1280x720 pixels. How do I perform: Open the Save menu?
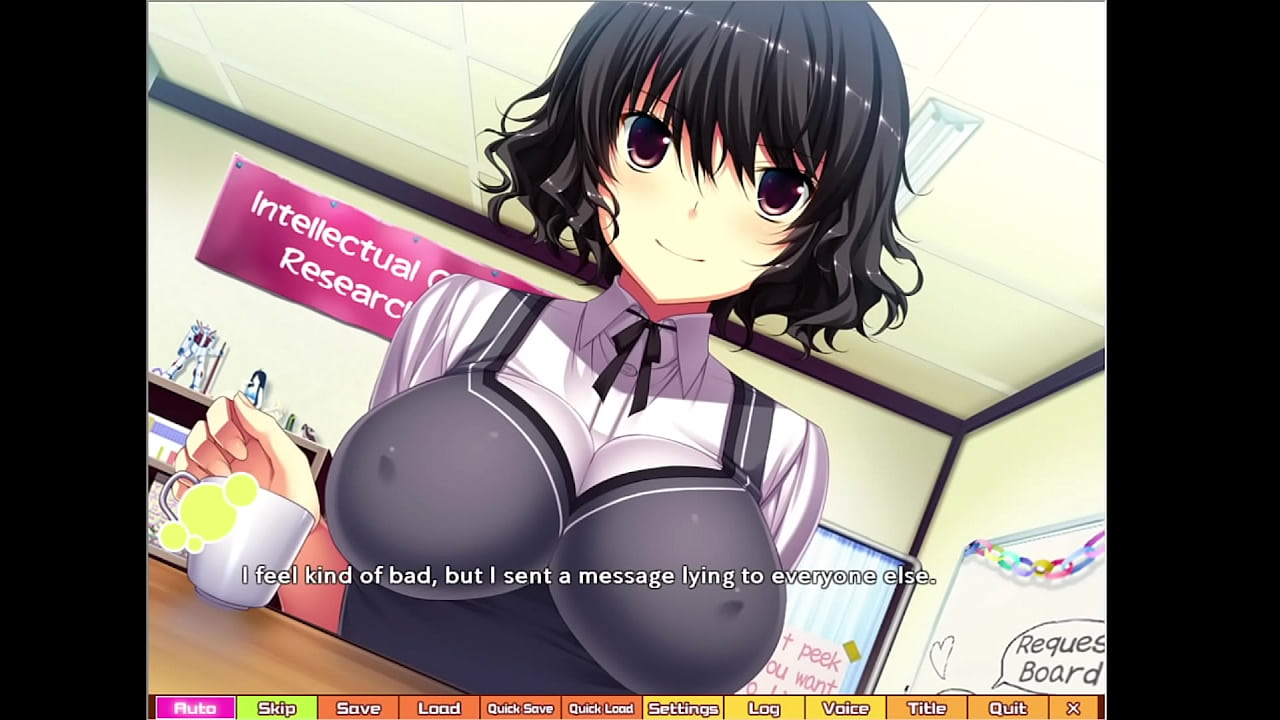click(358, 708)
